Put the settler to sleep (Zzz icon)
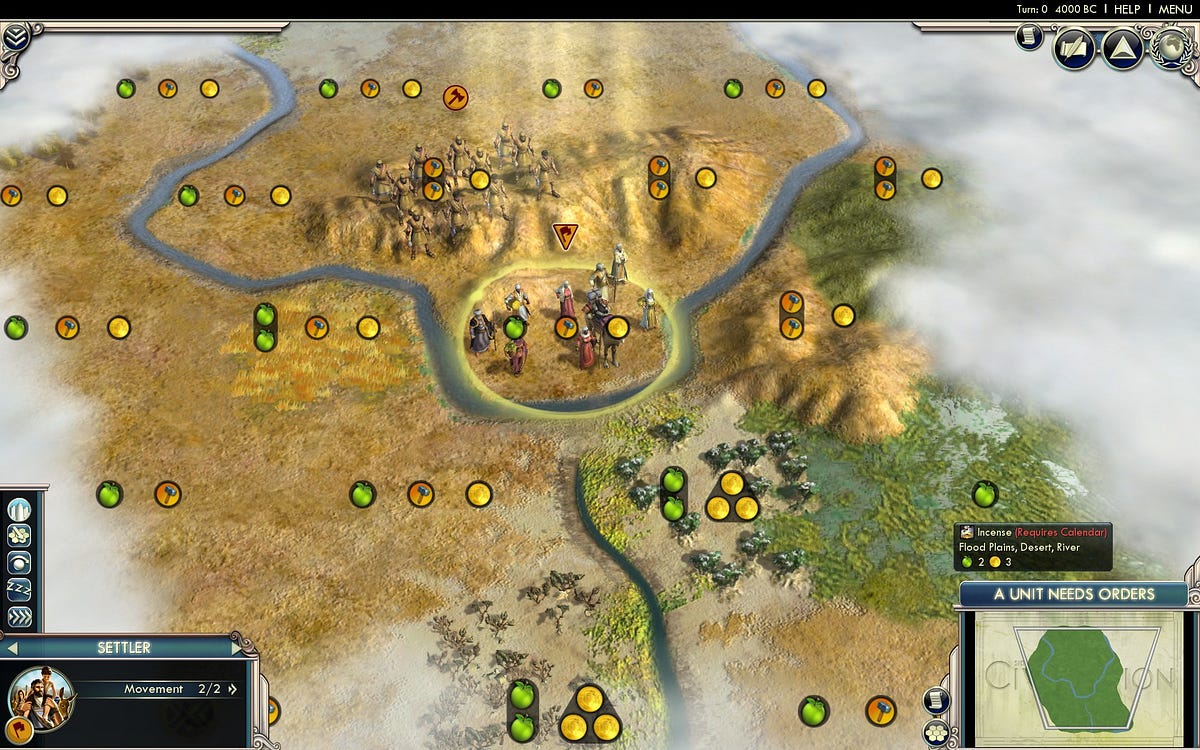The height and width of the screenshot is (750, 1200). (19, 589)
